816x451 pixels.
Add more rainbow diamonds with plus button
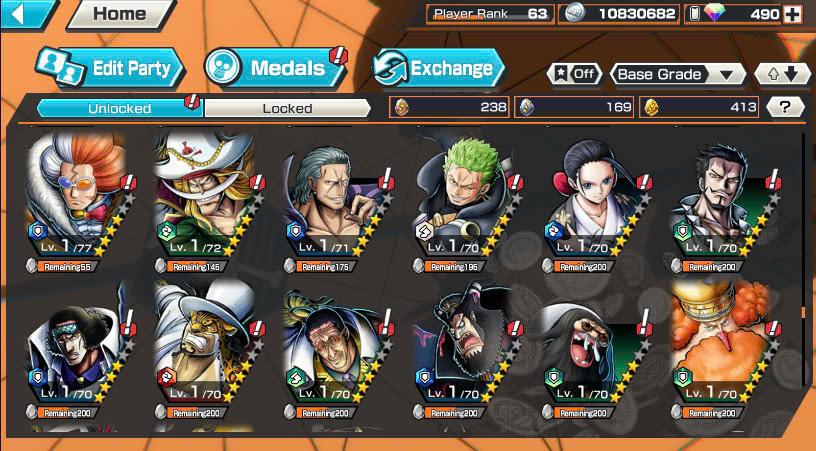(x=792, y=14)
